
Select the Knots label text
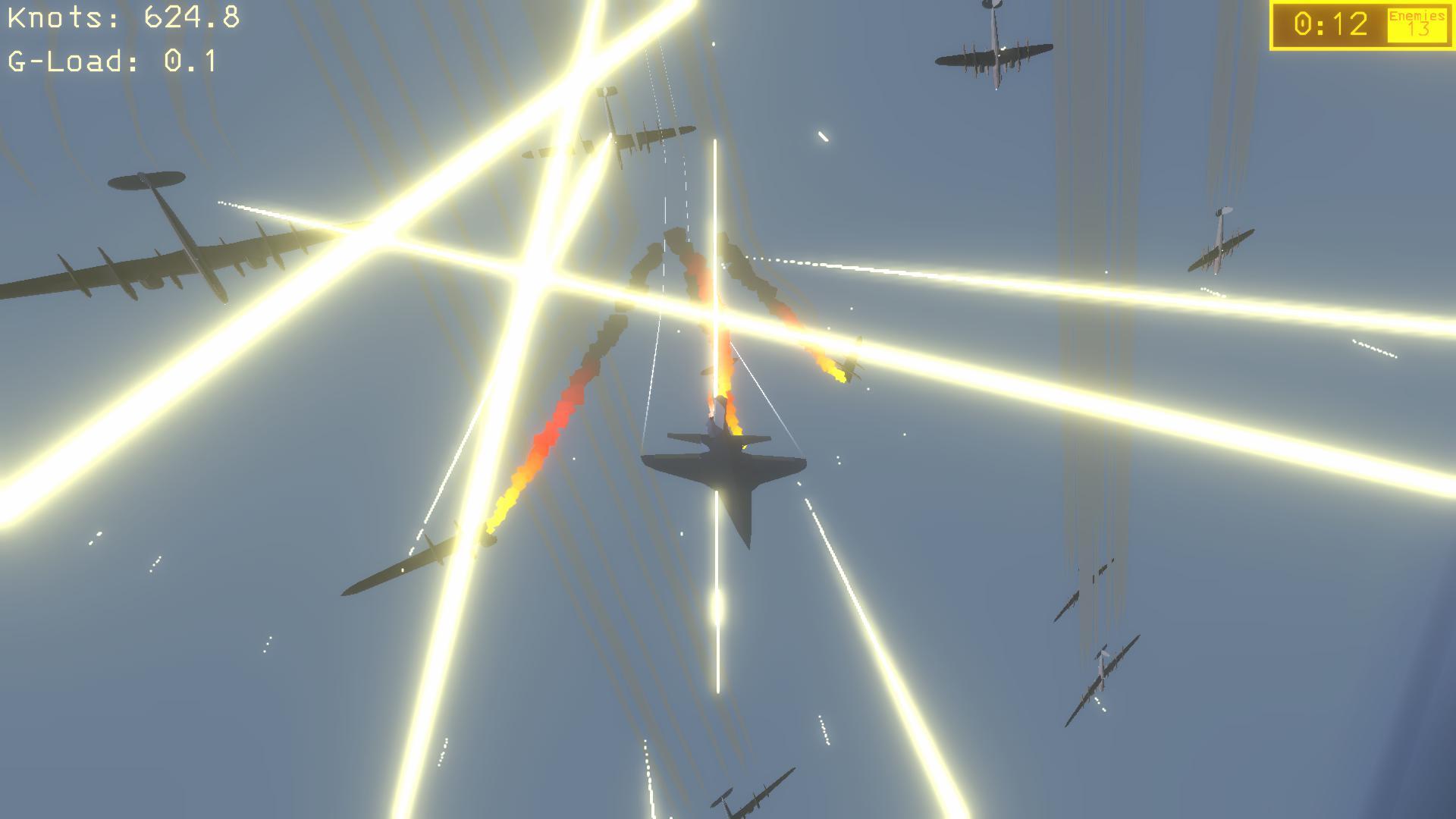point(53,17)
